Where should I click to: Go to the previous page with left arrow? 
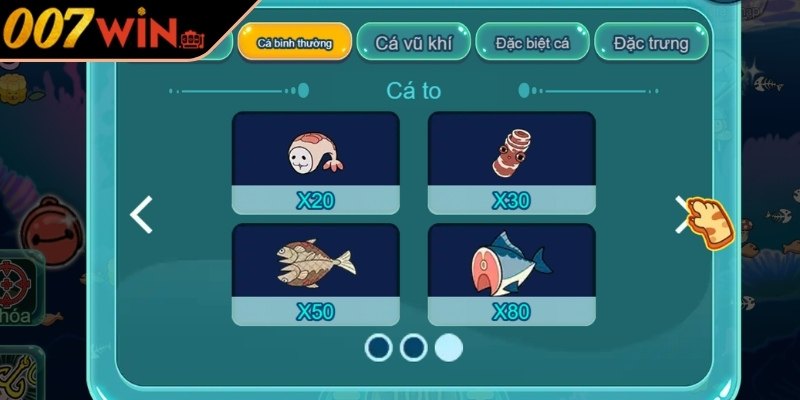(x=143, y=214)
